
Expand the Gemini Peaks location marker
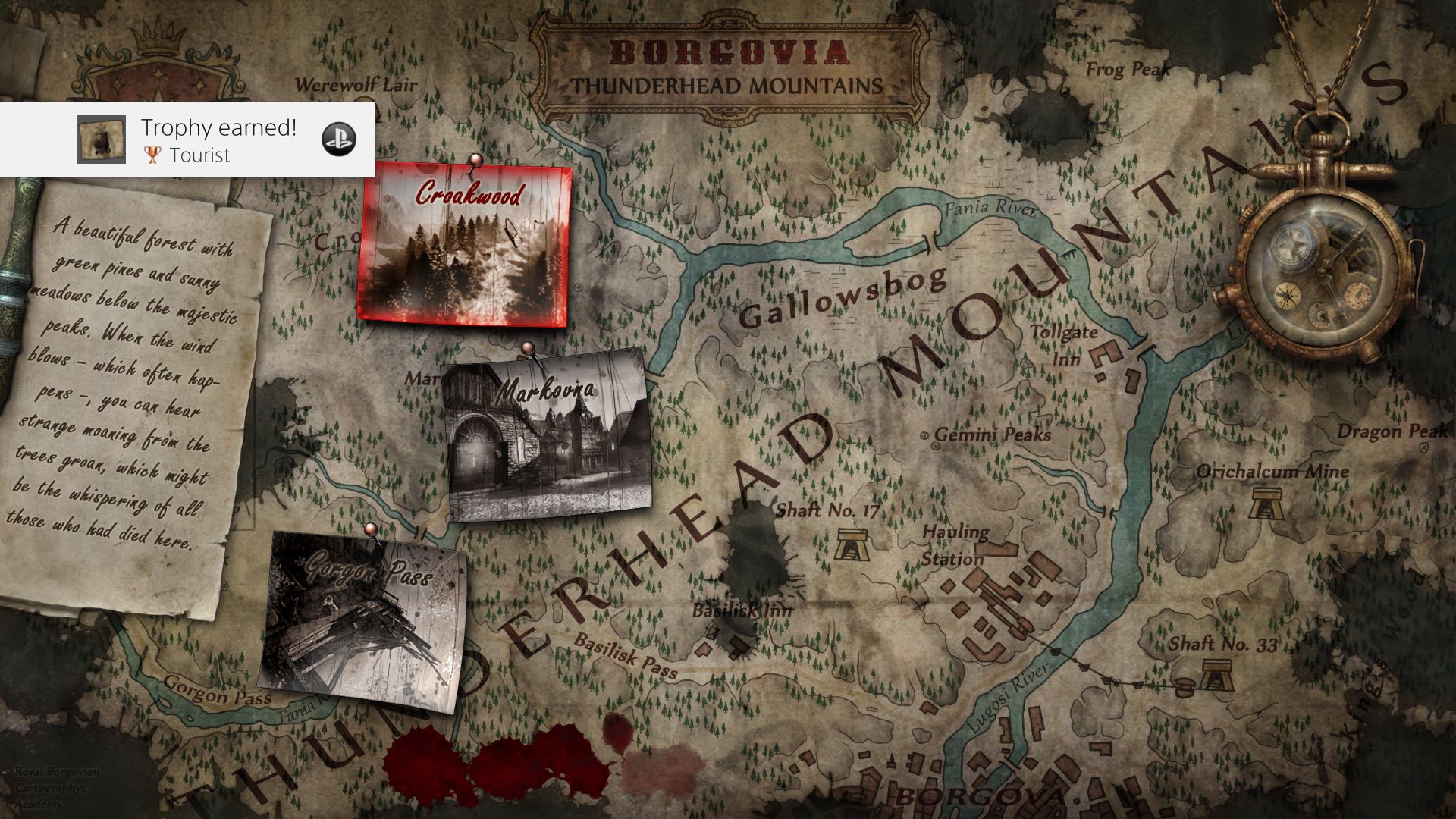(927, 435)
